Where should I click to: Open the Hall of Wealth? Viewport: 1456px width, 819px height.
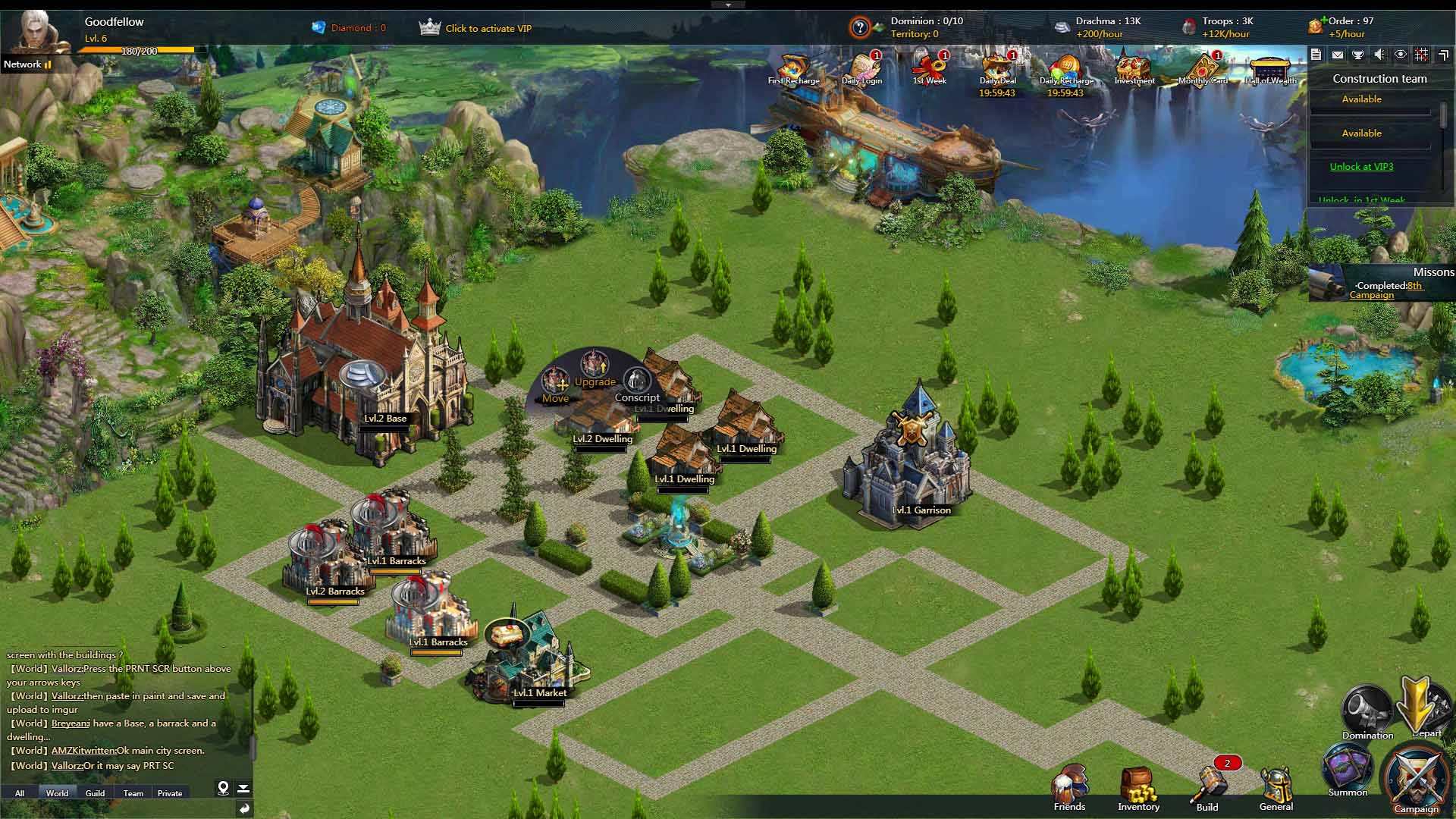(1270, 70)
